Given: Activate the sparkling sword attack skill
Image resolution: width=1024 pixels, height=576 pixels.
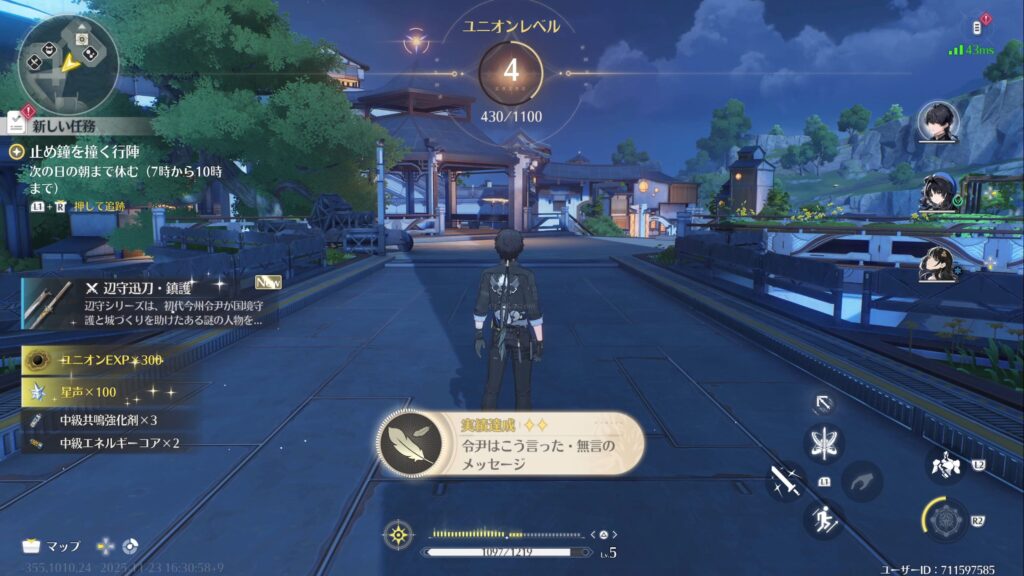Looking at the screenshot, I should [x=786, y=482].
